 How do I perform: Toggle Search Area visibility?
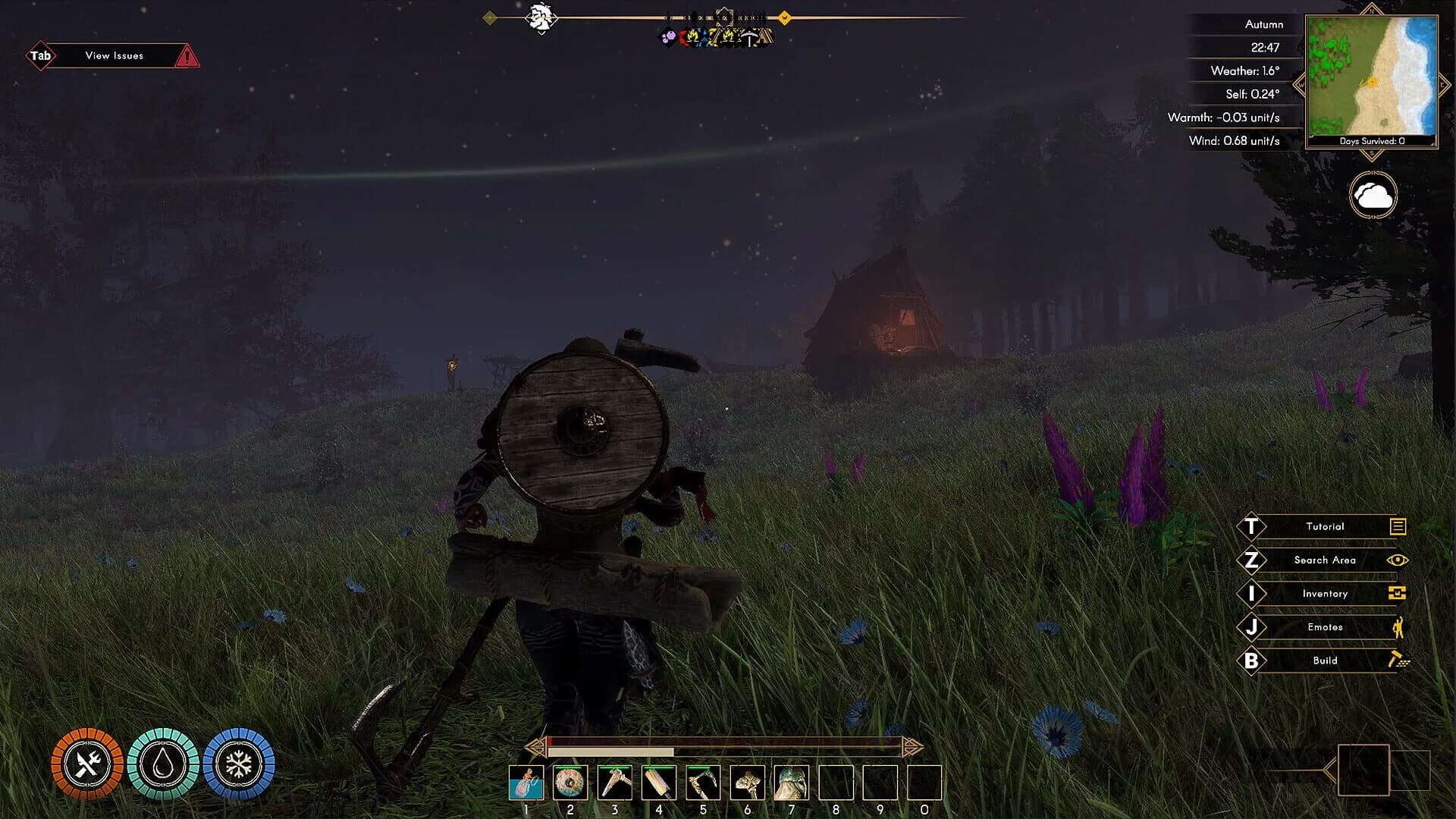coord(1326,560)
